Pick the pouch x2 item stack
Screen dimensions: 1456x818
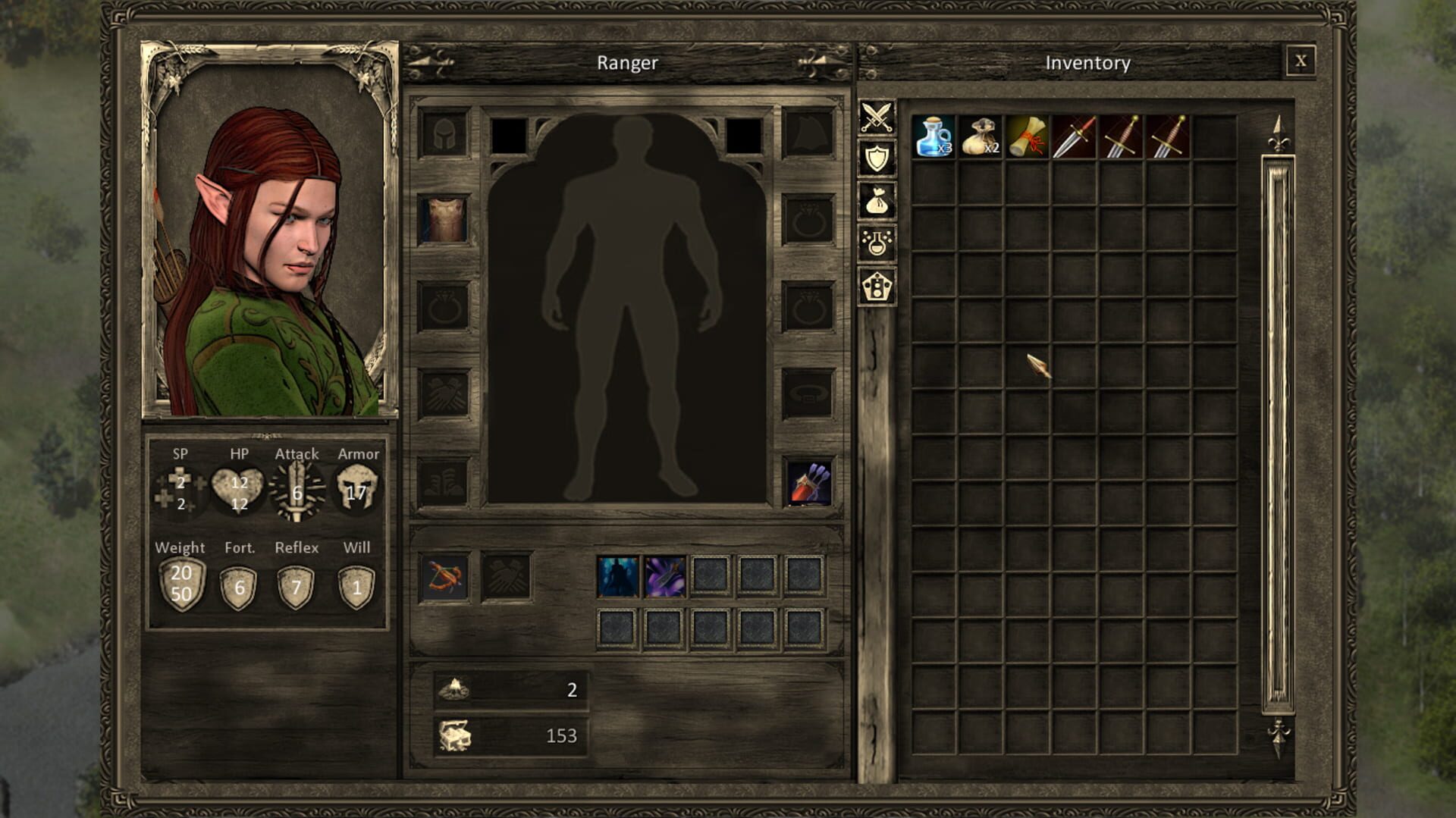982,138
